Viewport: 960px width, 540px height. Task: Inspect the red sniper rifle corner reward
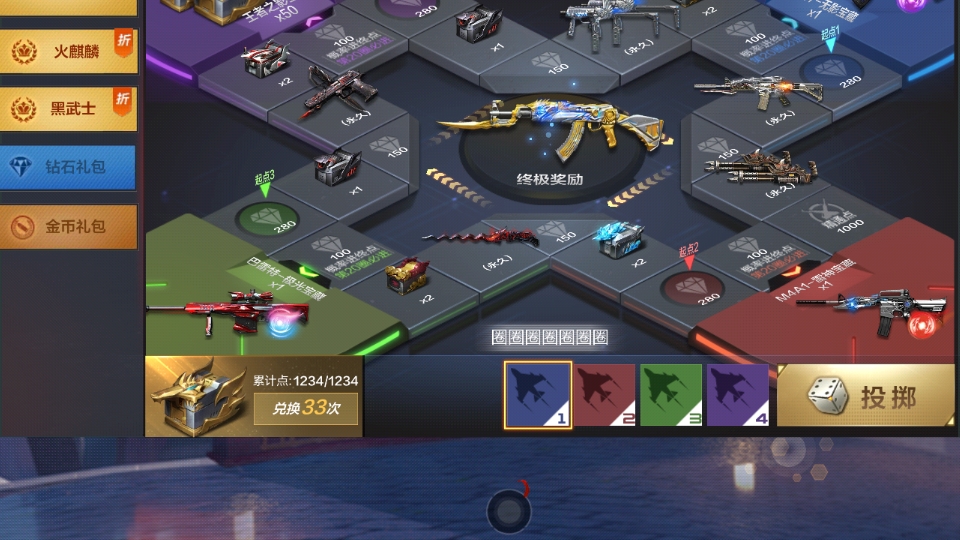tap(225, 309)
